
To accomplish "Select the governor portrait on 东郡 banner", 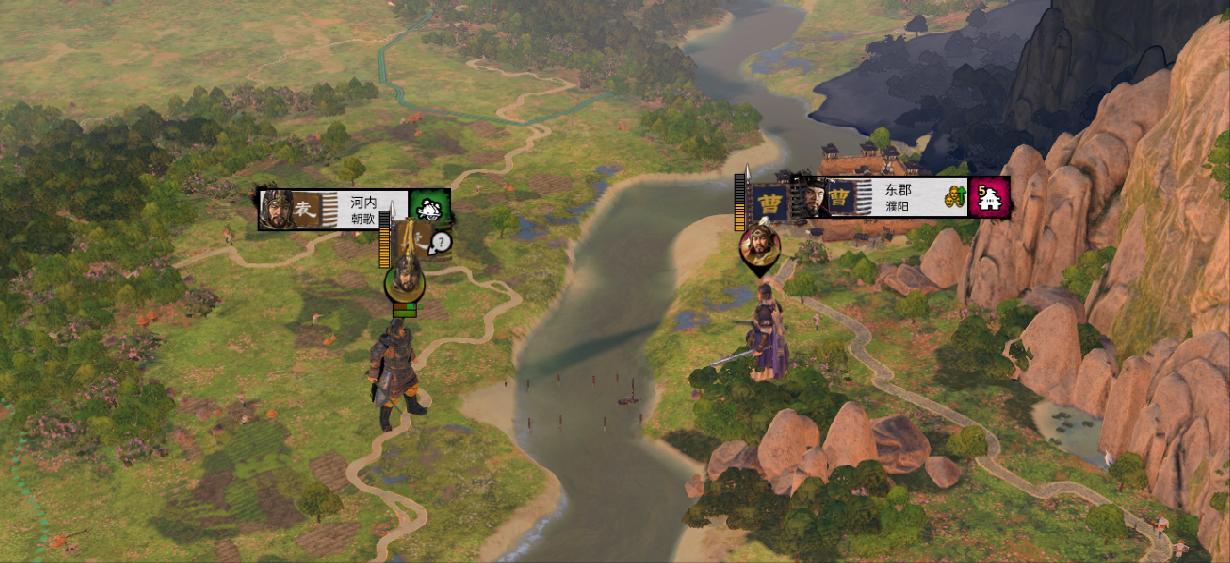I will 811,197.
